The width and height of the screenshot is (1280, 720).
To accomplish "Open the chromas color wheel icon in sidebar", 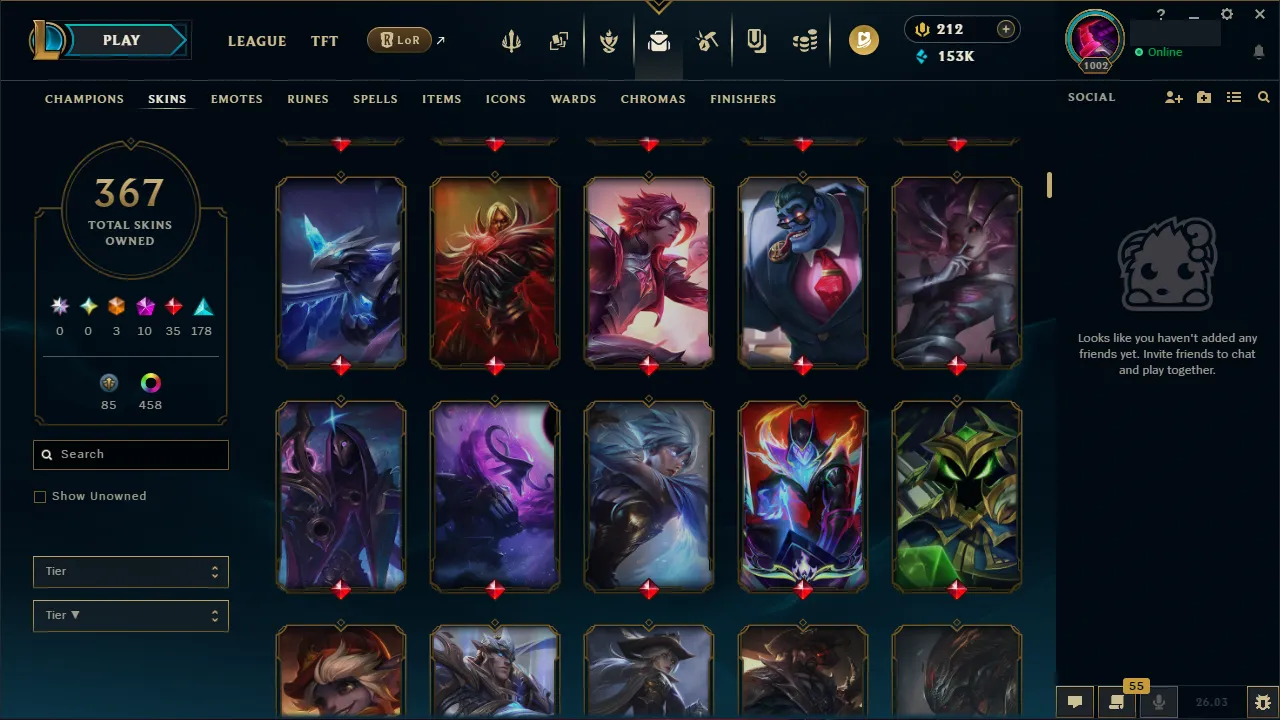I will [x=148, y=383].
